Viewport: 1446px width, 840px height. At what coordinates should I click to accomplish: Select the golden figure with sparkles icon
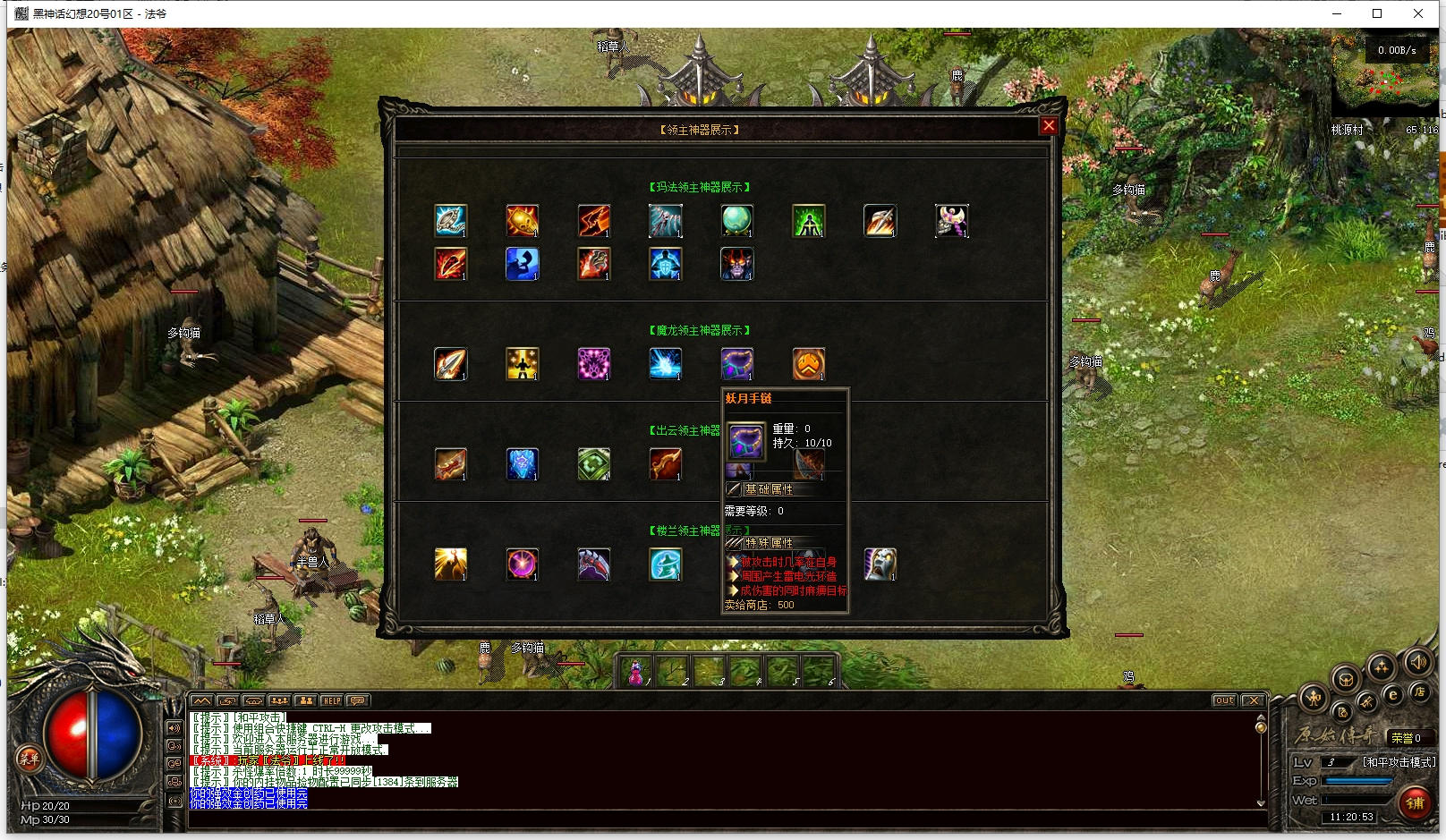click(x=522, y=363)
